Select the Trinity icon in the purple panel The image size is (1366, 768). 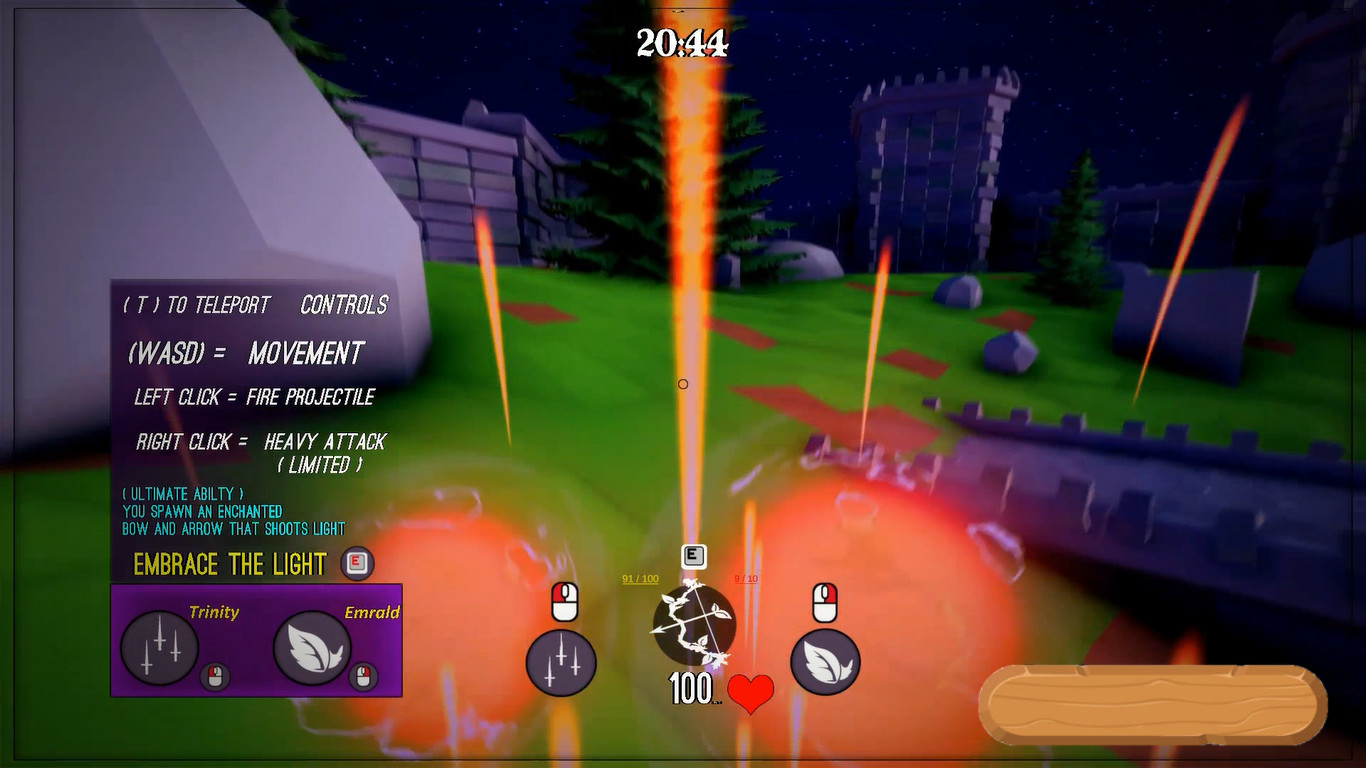click(159, 648)
